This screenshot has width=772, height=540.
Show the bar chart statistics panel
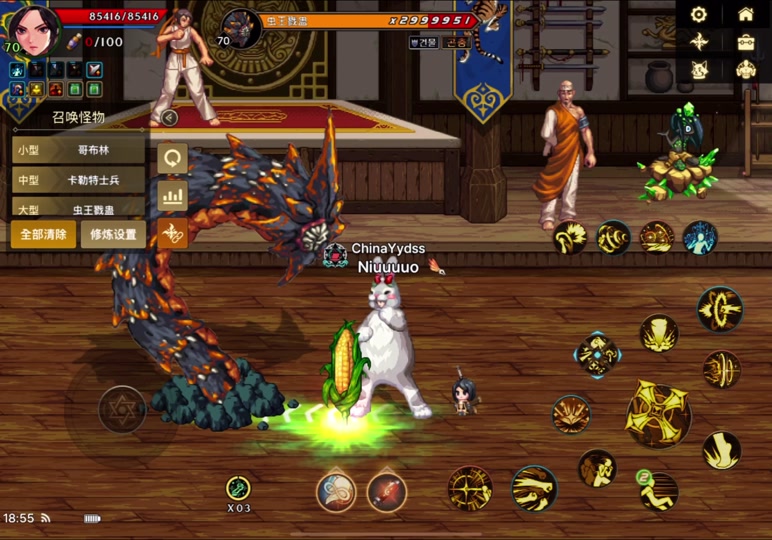173,195
